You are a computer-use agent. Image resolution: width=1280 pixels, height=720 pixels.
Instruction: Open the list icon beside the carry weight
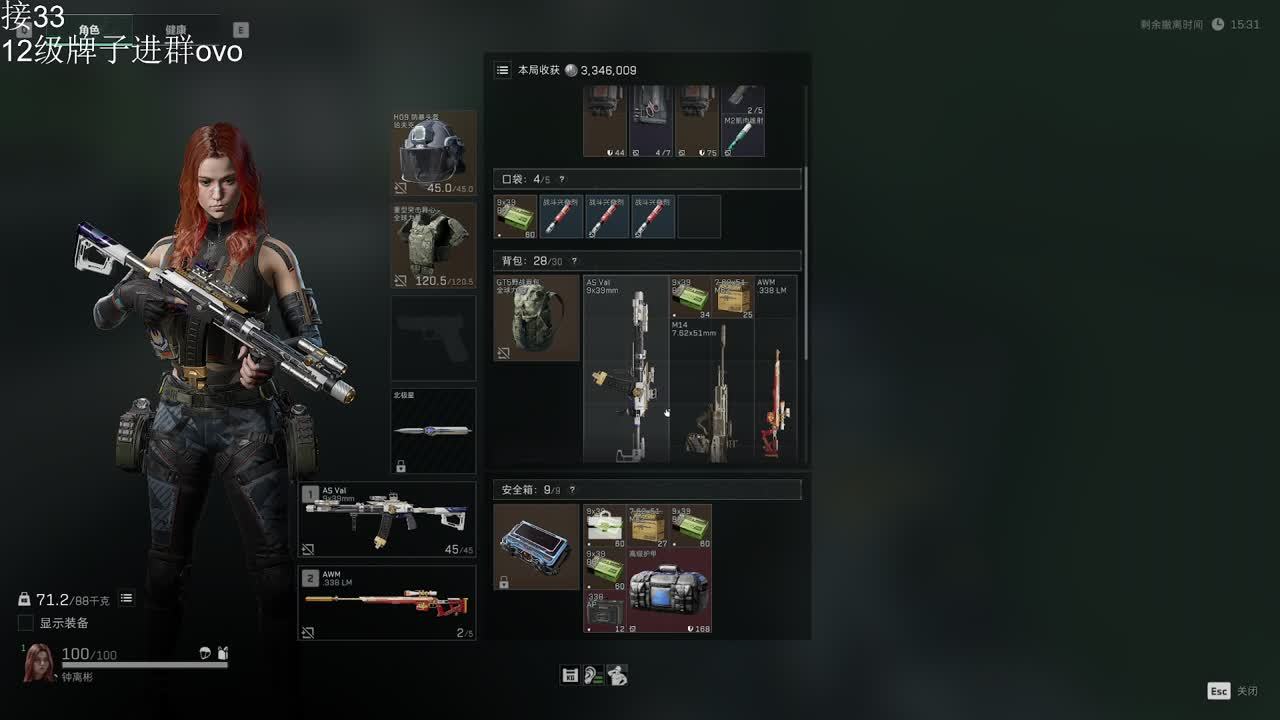(127, 598)
